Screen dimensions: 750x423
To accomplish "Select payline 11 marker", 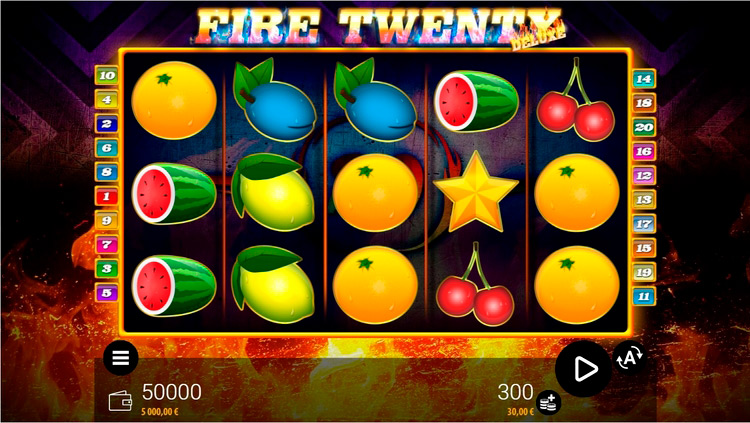I will click(643, 296).
